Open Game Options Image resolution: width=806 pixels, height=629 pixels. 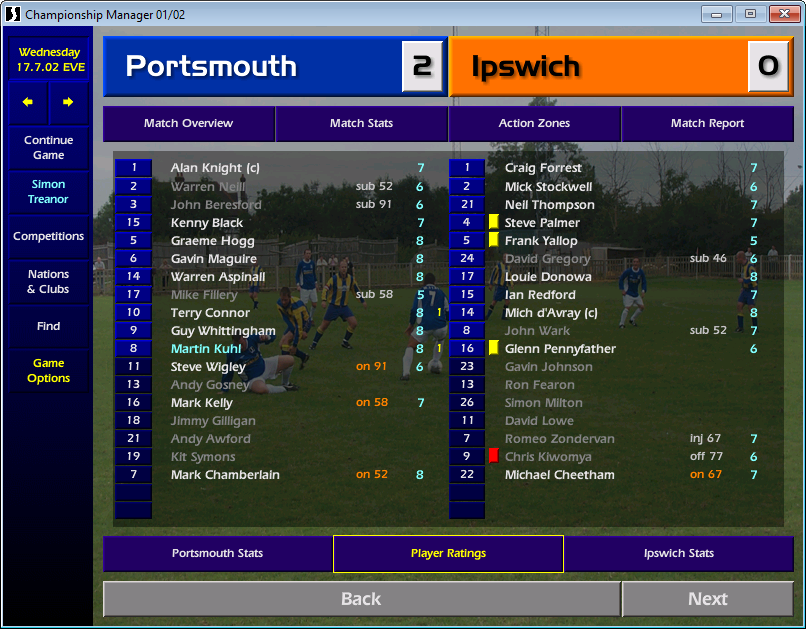[48, 371]
